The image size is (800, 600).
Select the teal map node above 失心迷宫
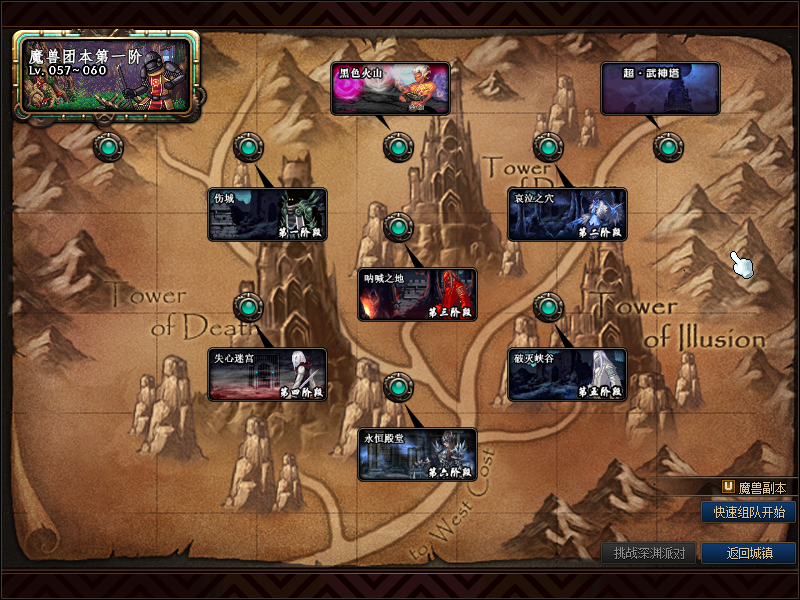point(247,307)
